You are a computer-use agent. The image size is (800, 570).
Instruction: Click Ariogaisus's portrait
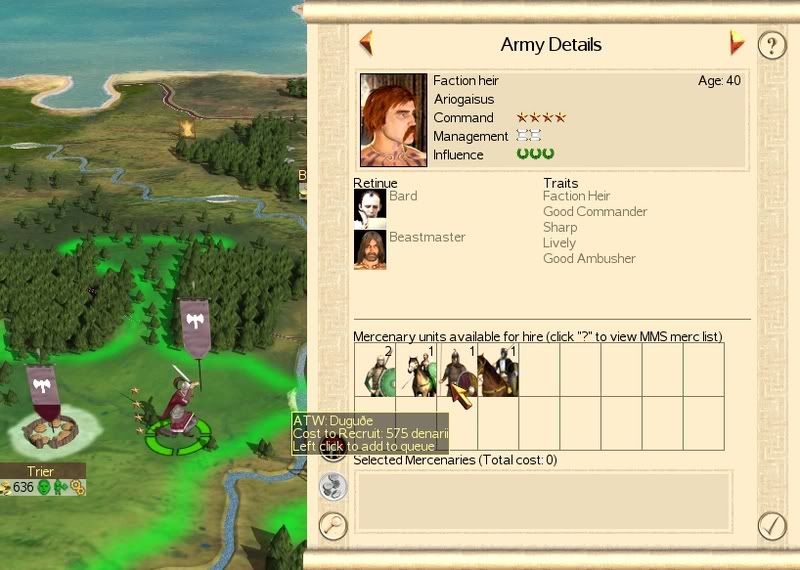tap(394, 120)
